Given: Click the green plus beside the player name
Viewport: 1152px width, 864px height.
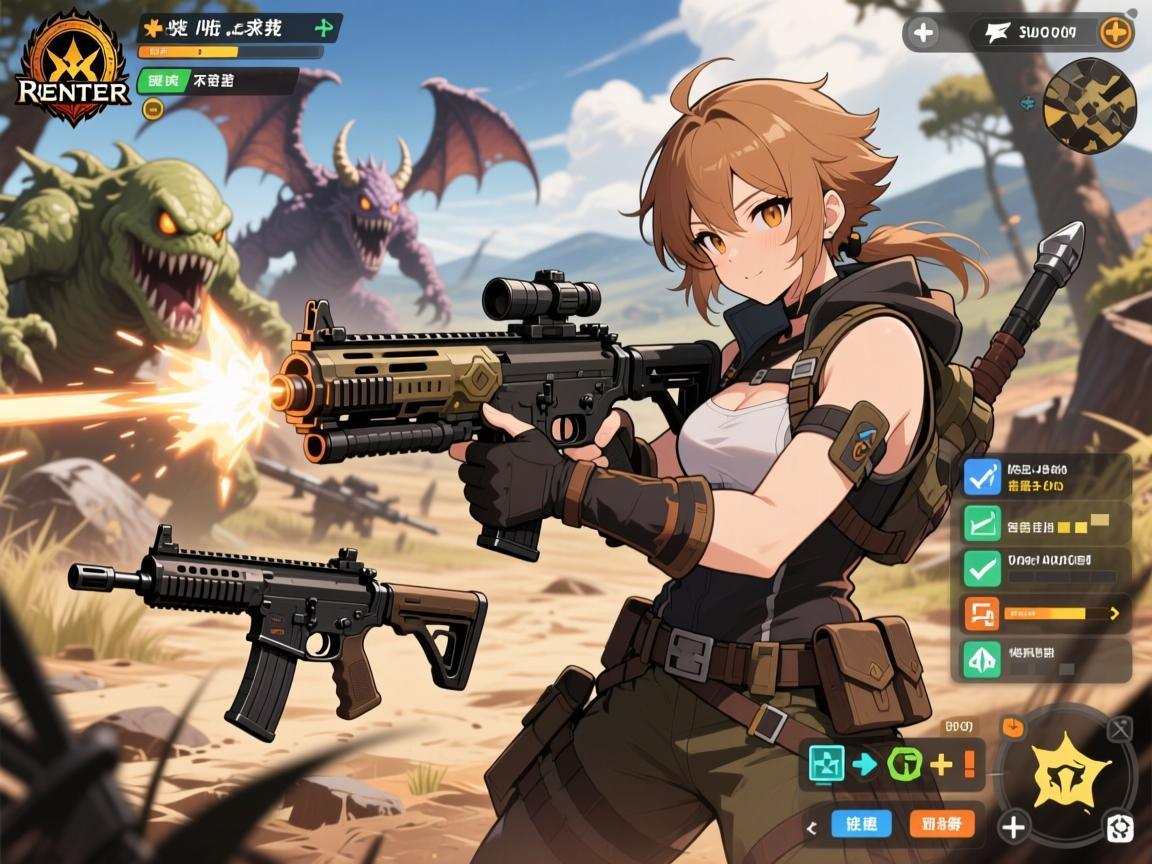Looking at the screenshot, I should pyautogui.click(x=325, y=27).
